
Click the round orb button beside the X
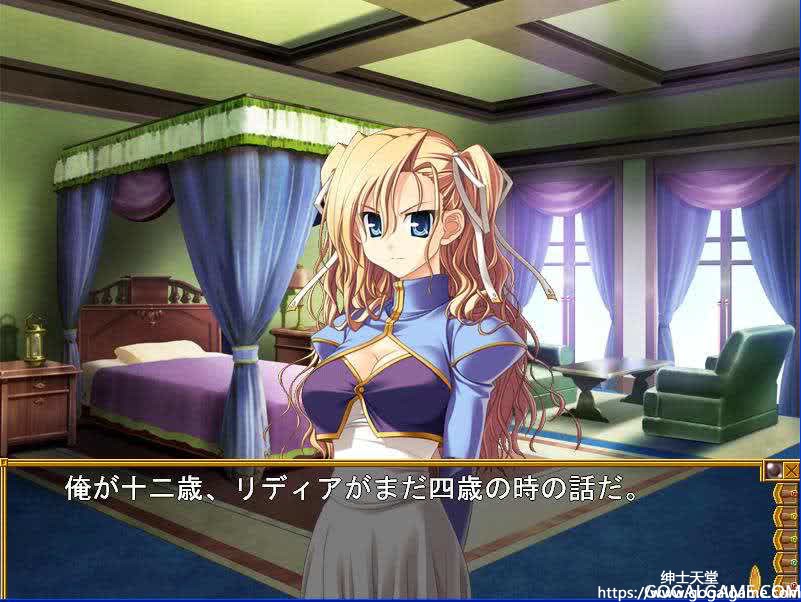772,469
